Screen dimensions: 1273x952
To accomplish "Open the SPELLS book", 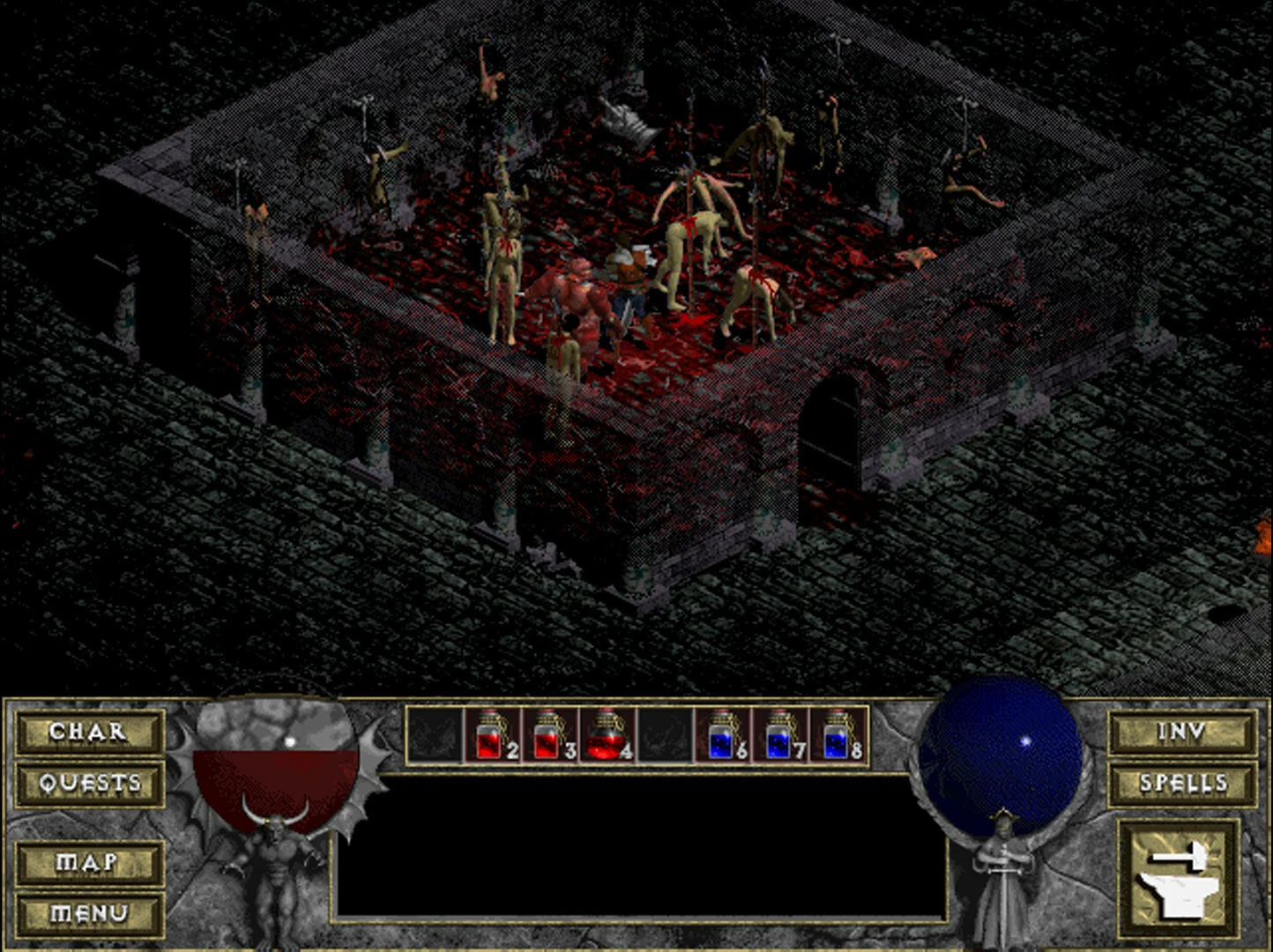I will coord(1181,783).
